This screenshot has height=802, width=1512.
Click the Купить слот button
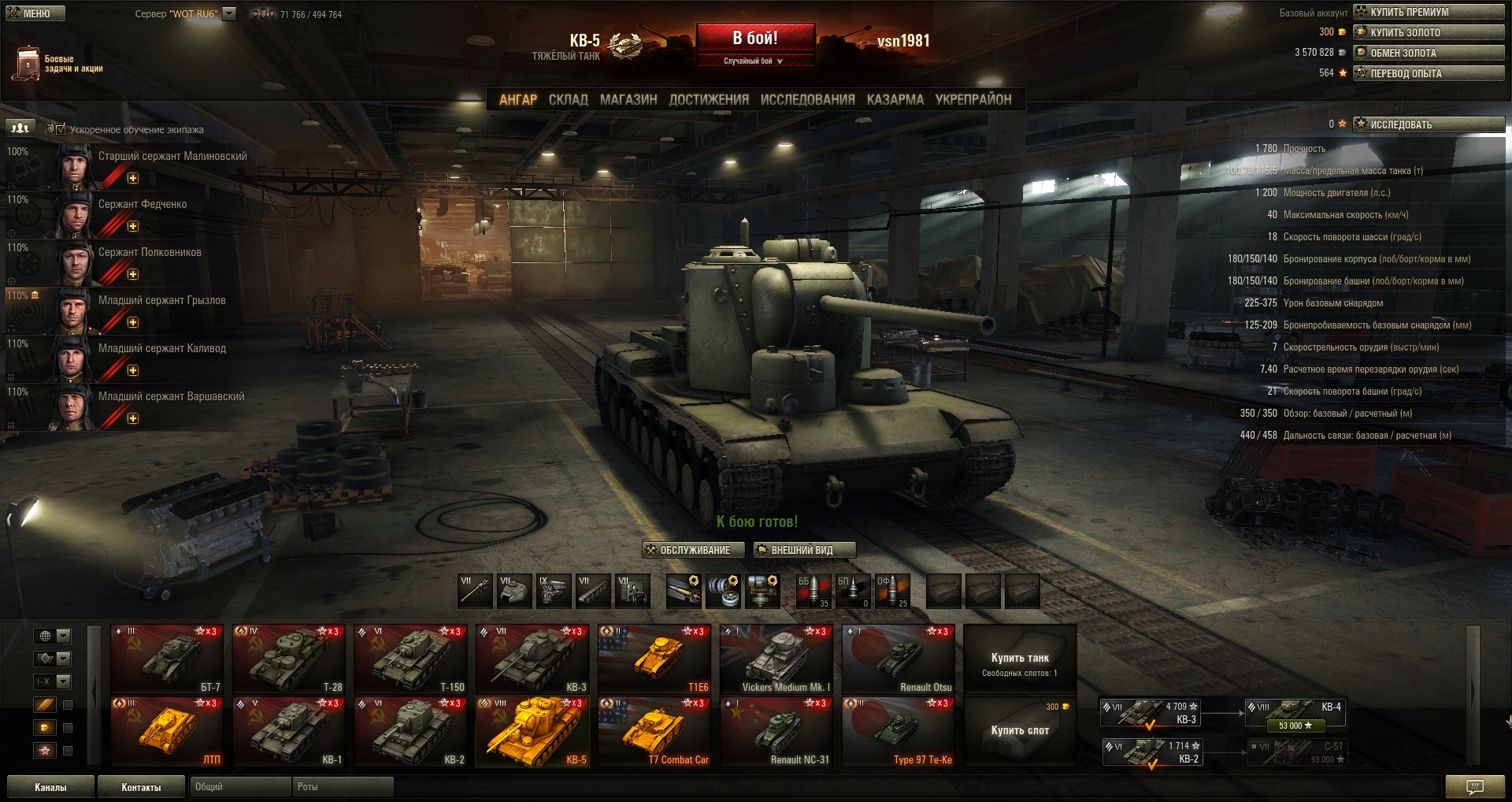point(1020,730)
